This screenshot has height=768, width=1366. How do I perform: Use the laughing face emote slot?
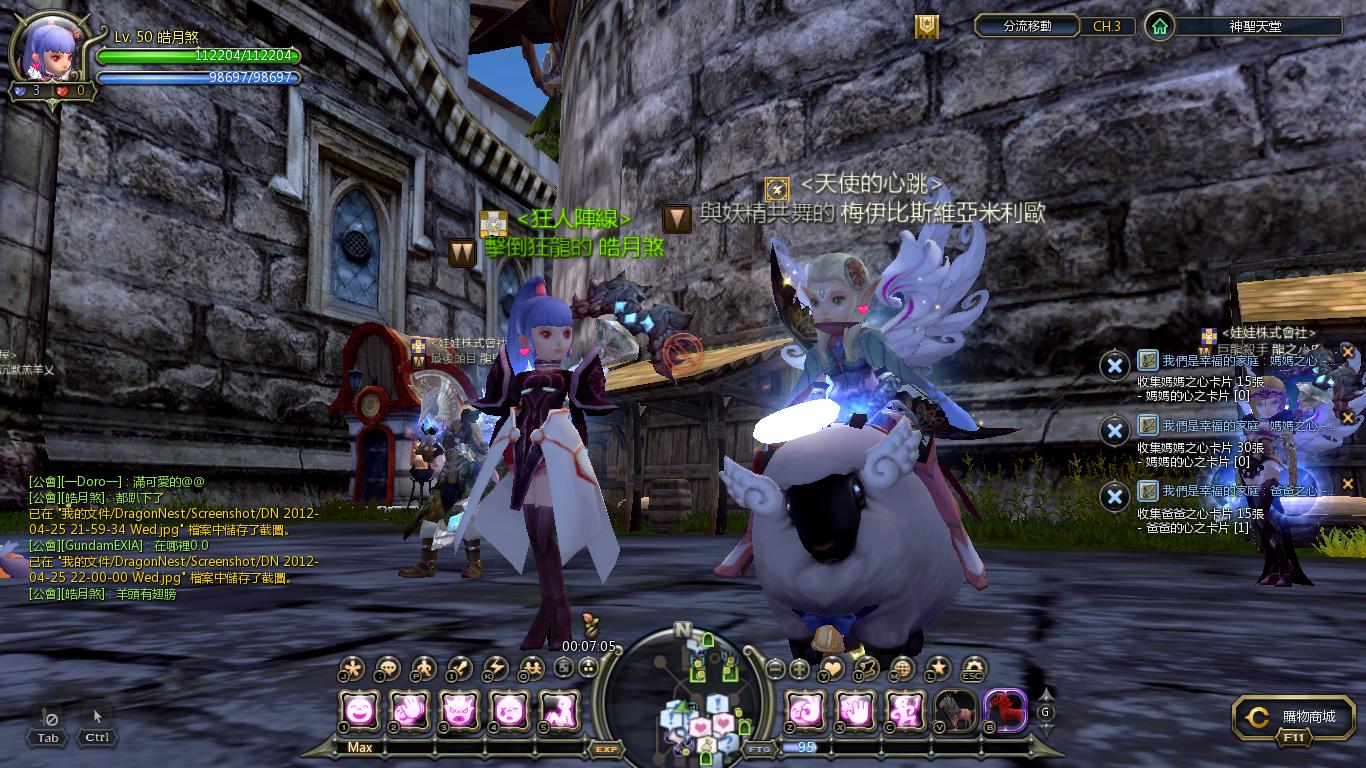click(361, 711)
